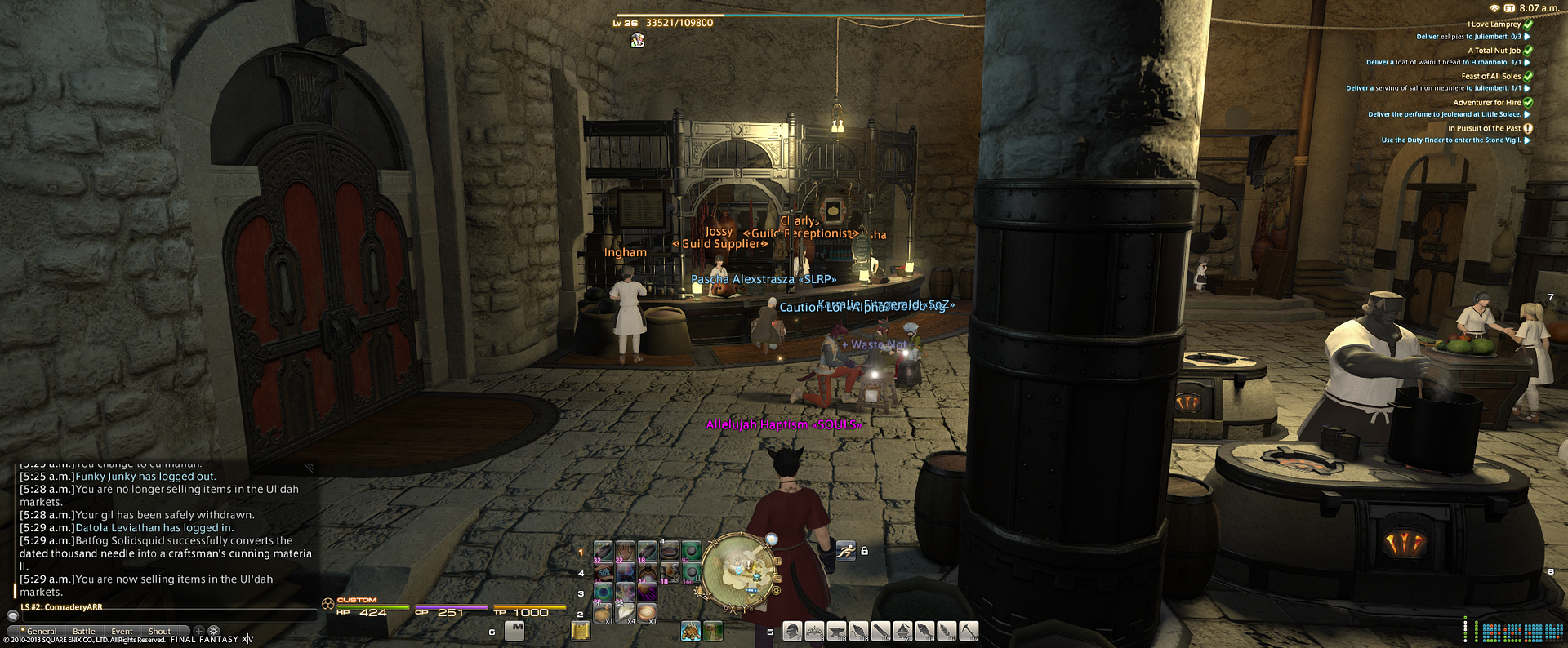Select the I Love Lamprey quest
1568x648 pixels.
[1494, 24]
